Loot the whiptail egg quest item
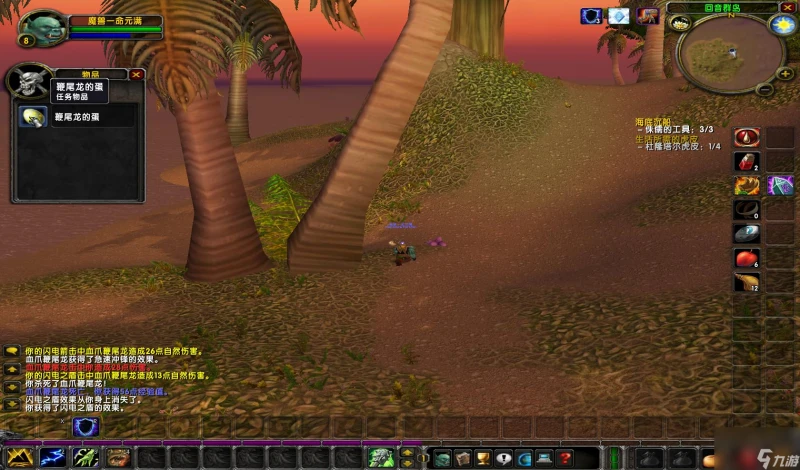 pos(33,117)
